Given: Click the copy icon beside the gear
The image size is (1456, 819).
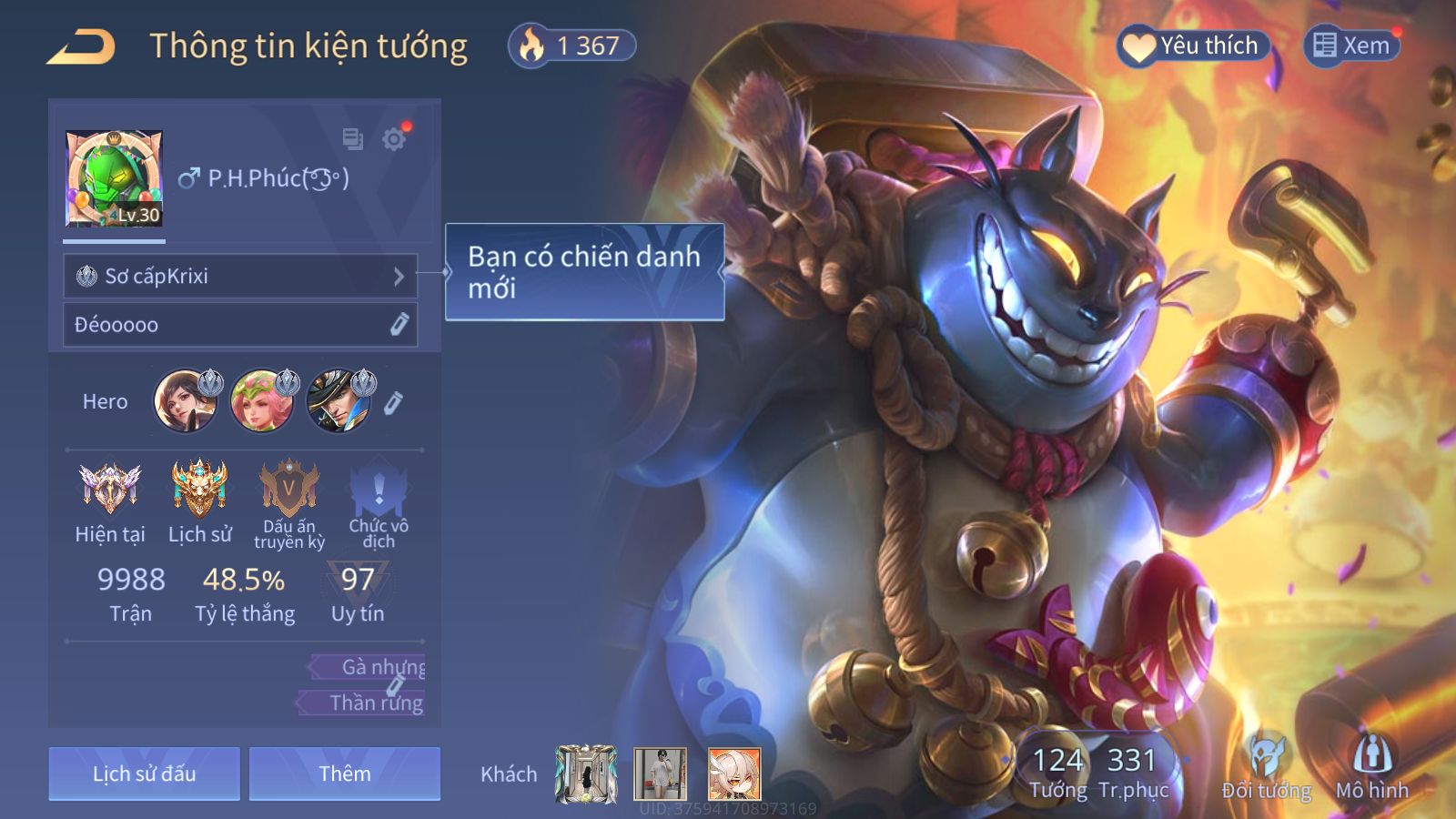Looking at the screenshot, I should pyautogui.click(x=352, y=139).
